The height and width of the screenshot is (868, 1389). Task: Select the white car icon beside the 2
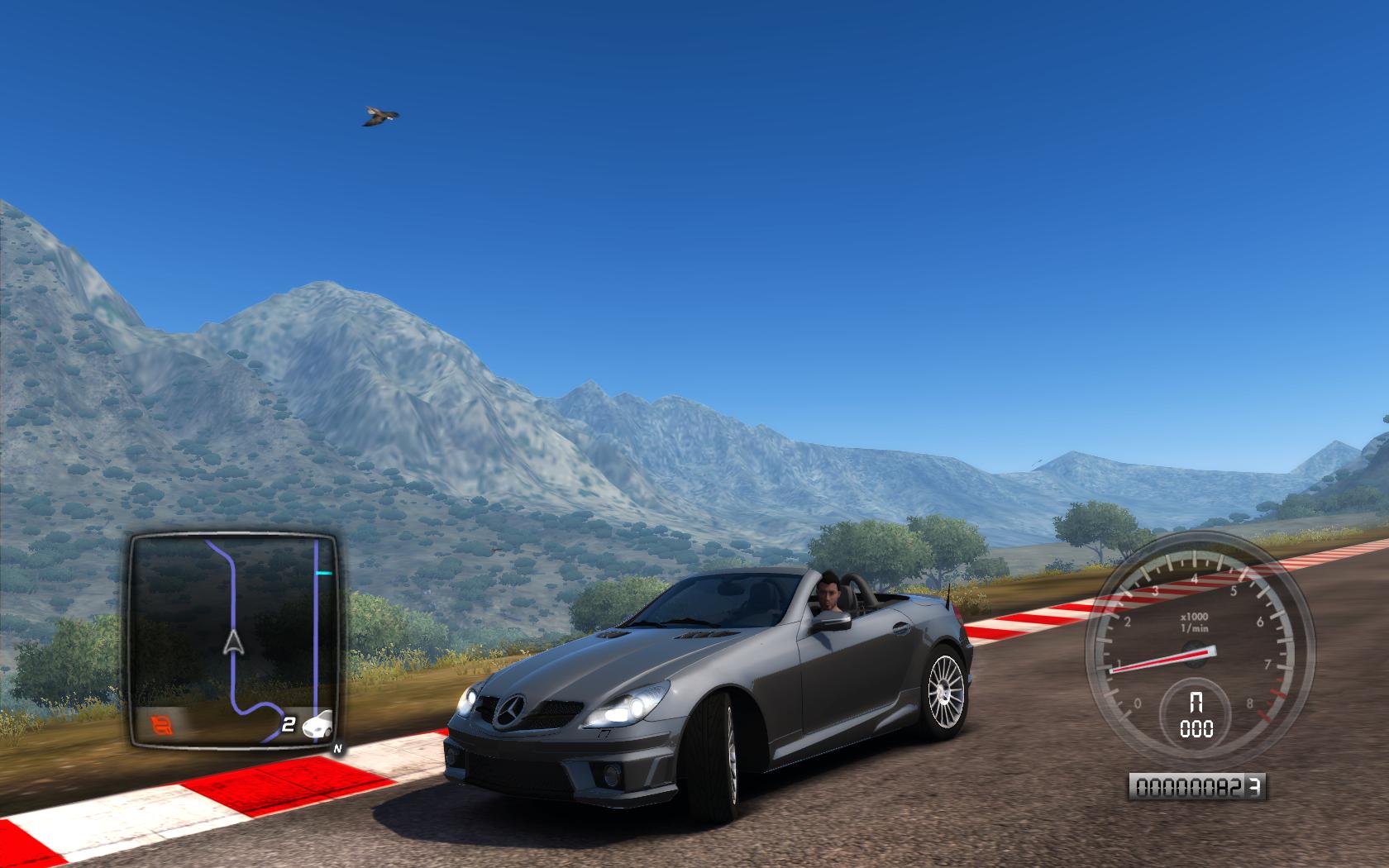point(319,726)
